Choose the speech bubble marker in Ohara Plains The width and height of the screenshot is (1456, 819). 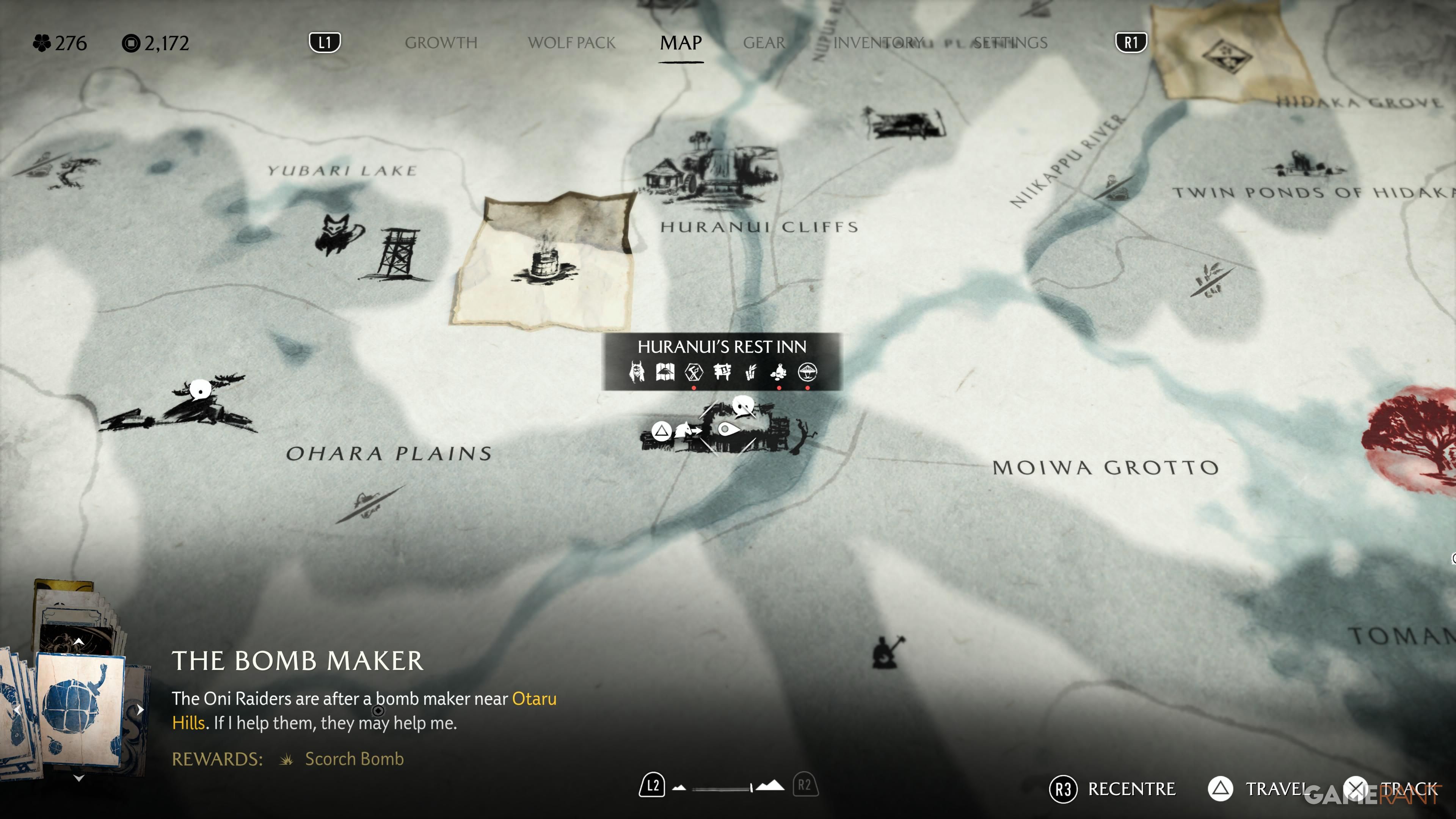pos(199,389)
